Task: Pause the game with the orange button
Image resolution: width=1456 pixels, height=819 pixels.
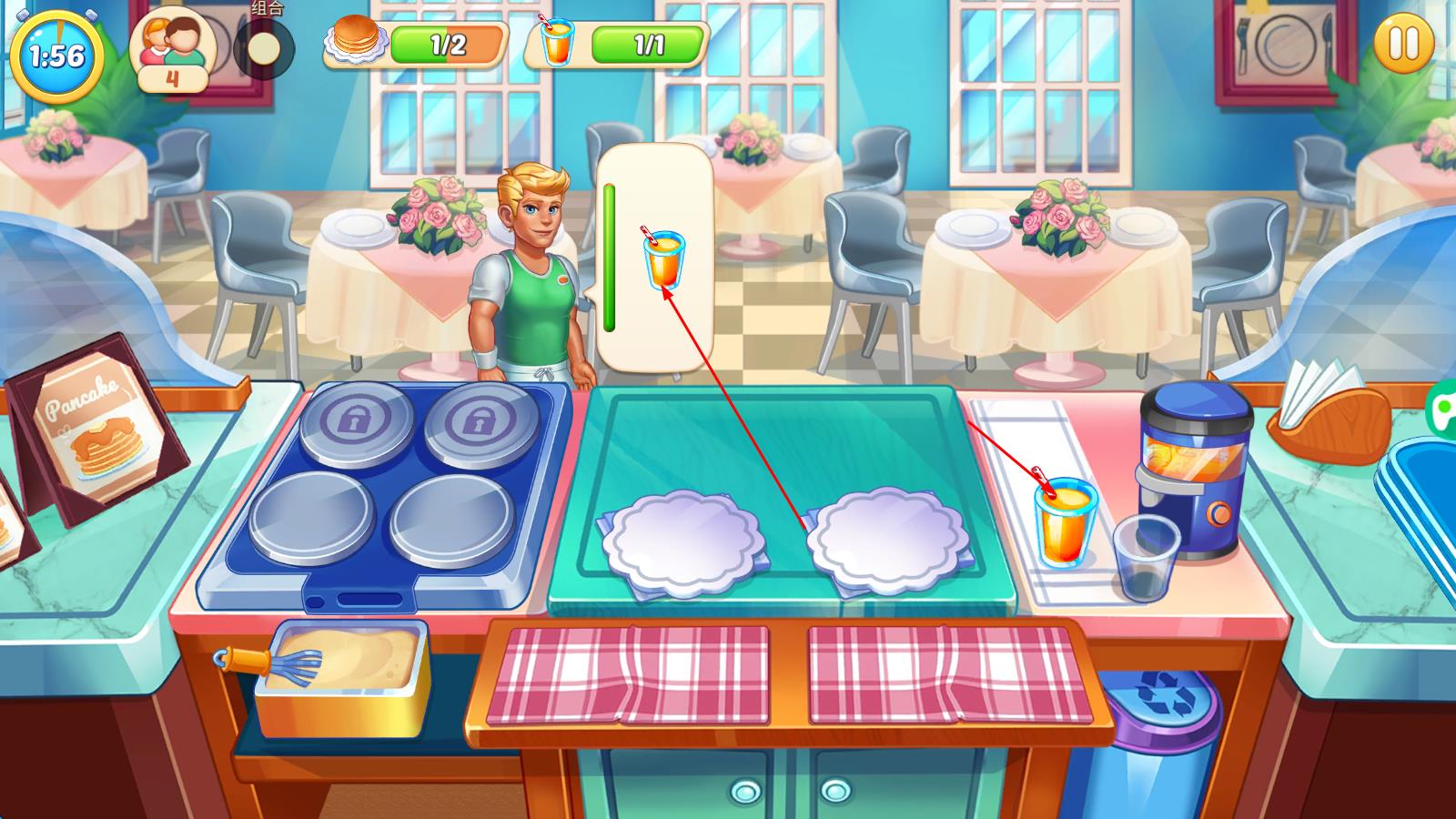Action: point(1402,44)
